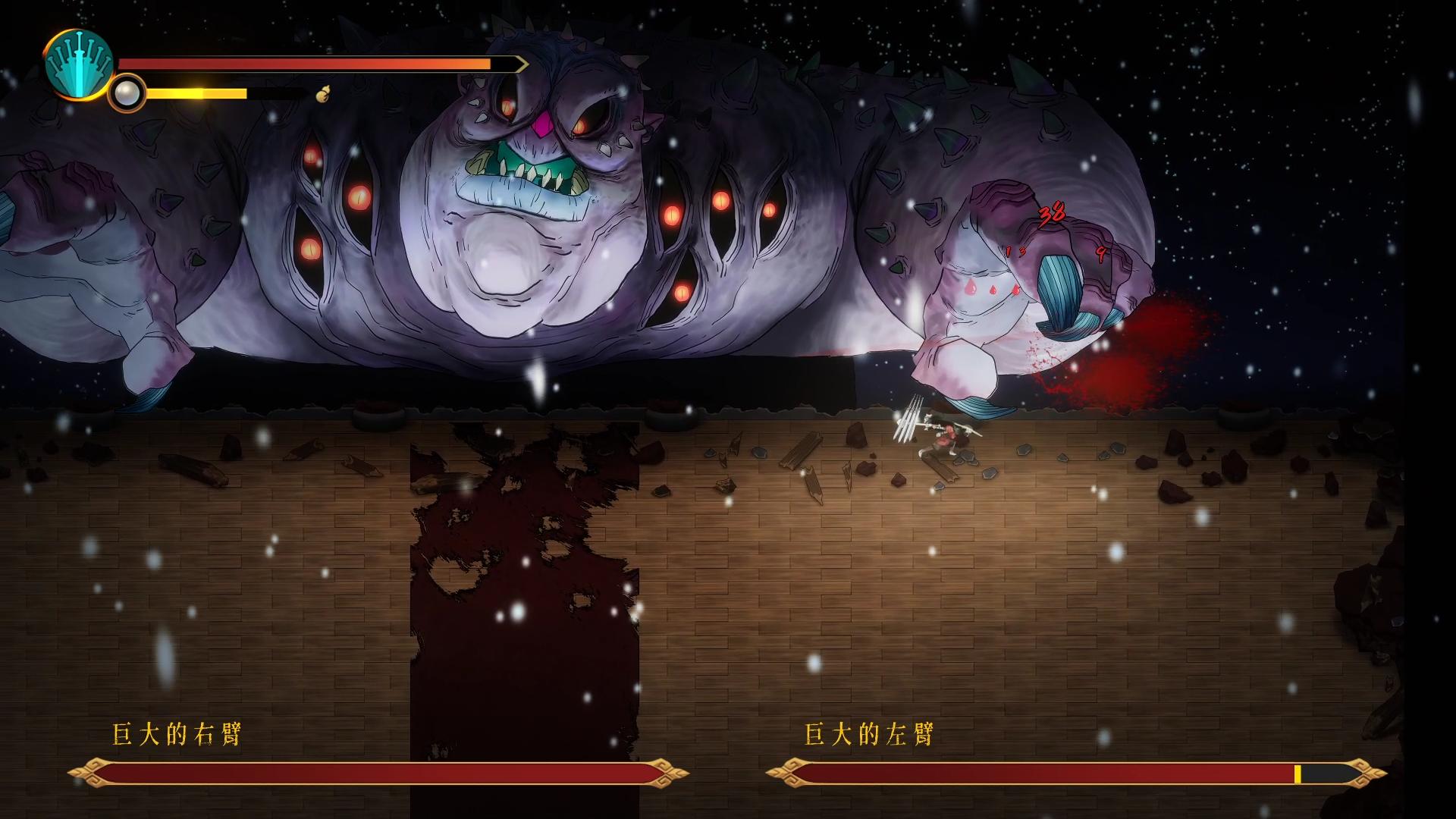The width and height of the screenshot is (1456, 819).
Task: Click the white pearl orb icon
Action: click(x=125, y=93)
